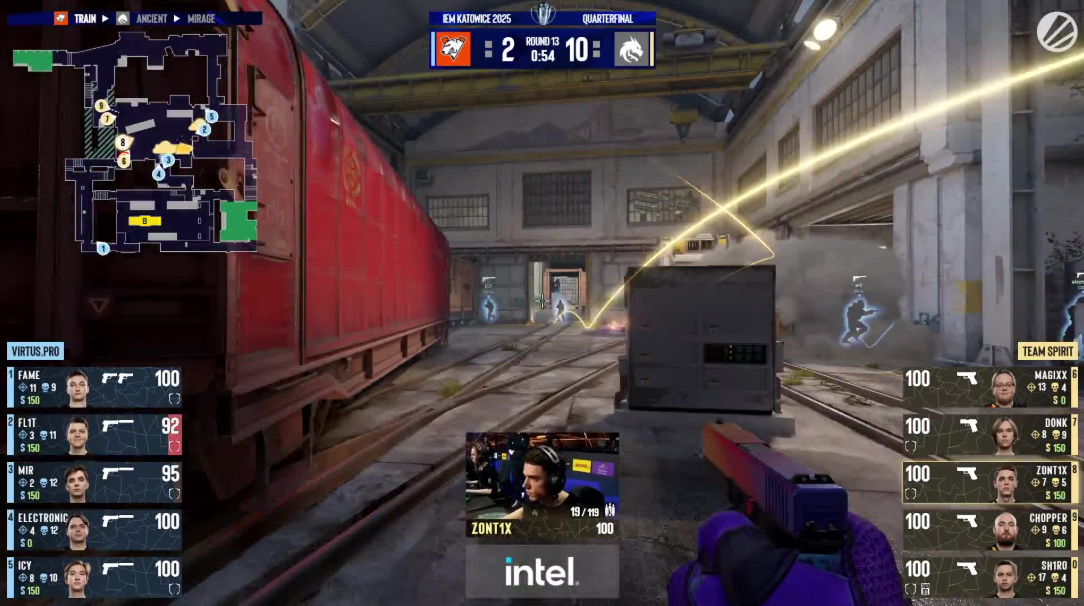Switch to the Ancient map label

pos(151,18)
